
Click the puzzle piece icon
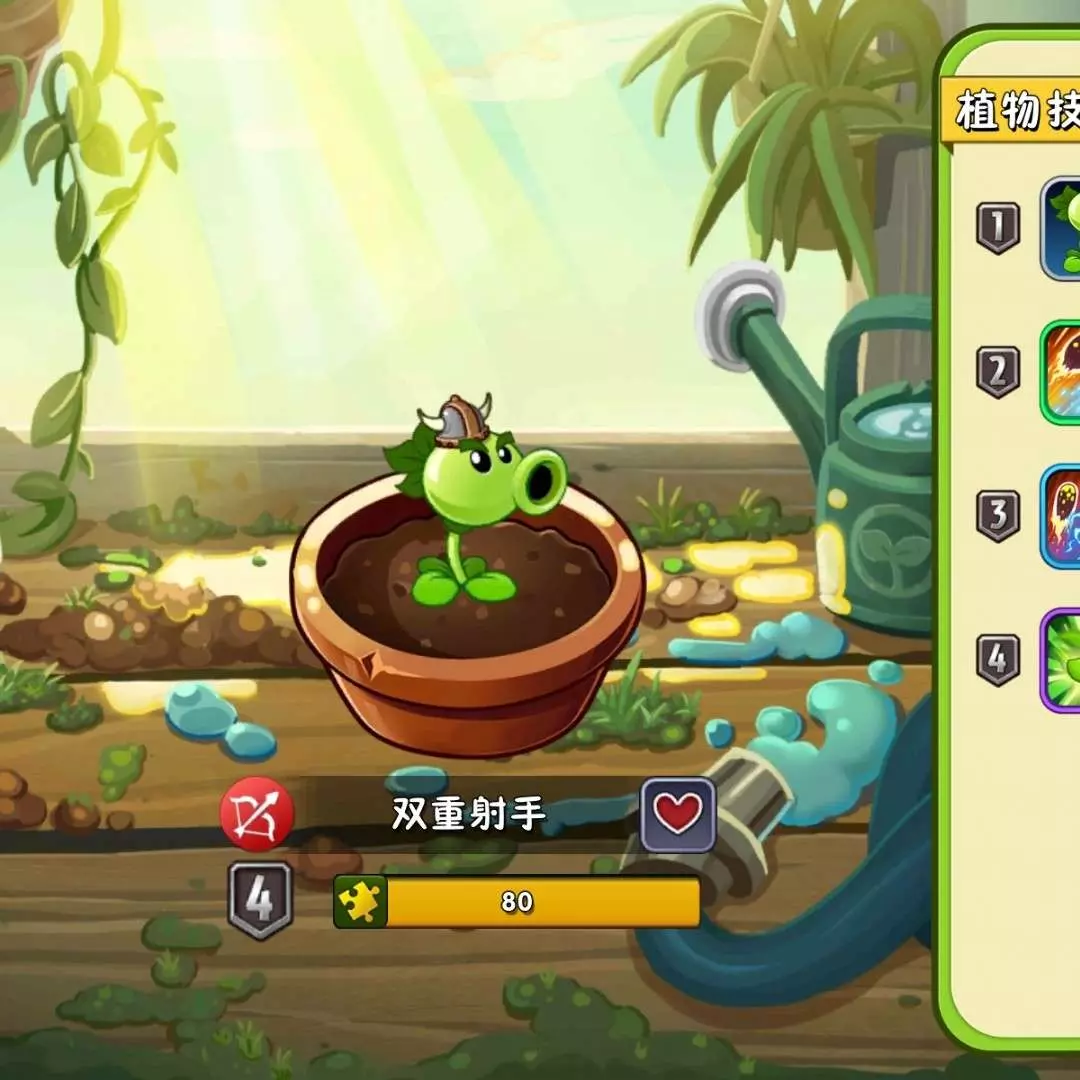(x=360, y=901)
